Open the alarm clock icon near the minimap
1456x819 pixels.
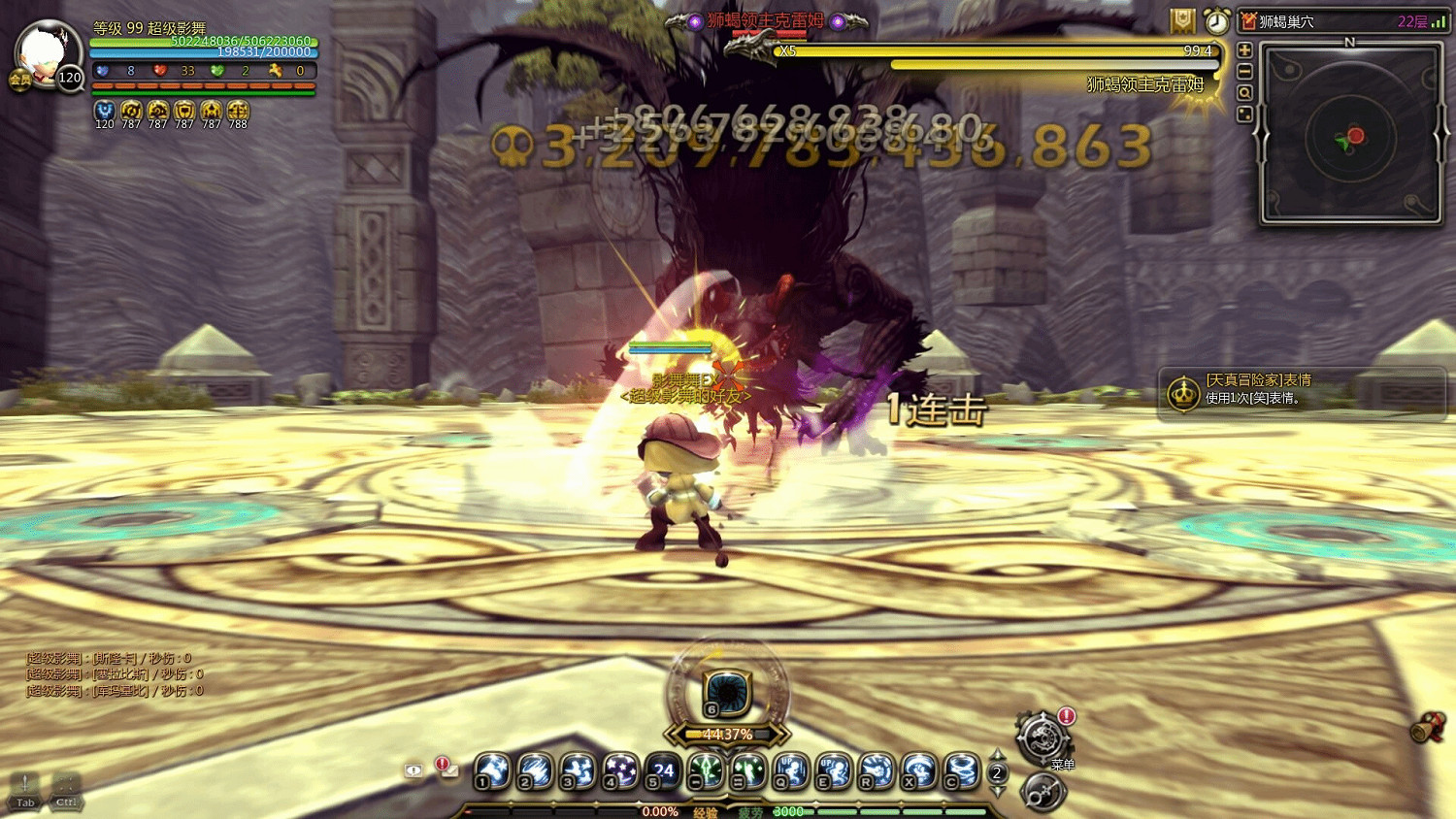[x=1216, y=20]
